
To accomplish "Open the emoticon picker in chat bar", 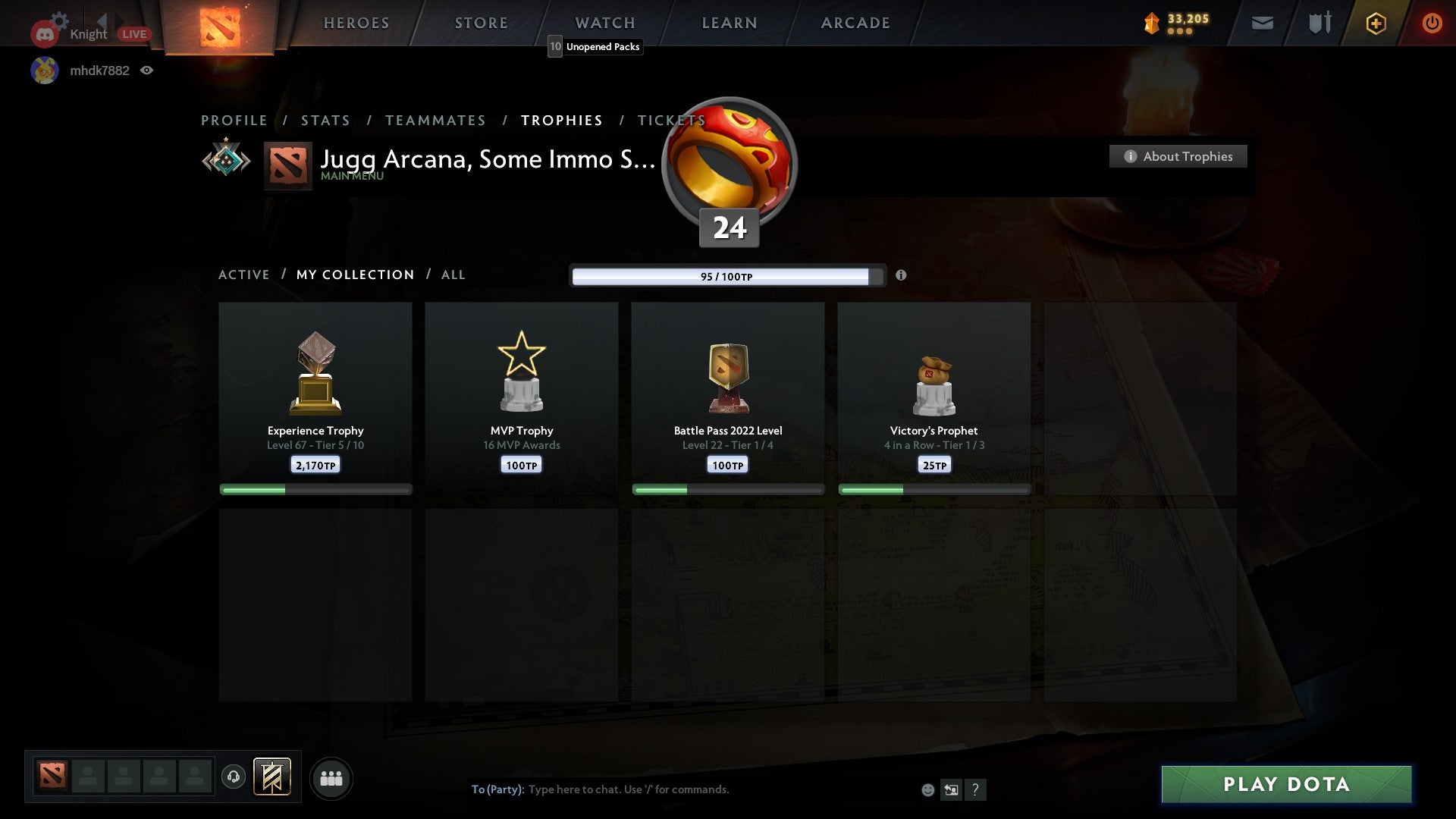I will pyautogui.click(x=927, y=789).
